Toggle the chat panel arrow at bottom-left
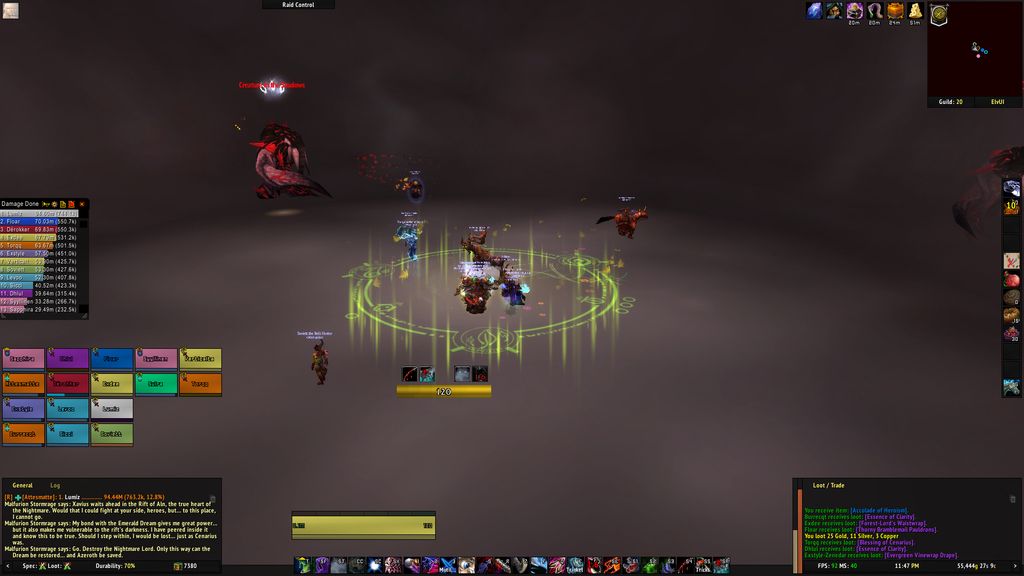 (x=6, y=566)
